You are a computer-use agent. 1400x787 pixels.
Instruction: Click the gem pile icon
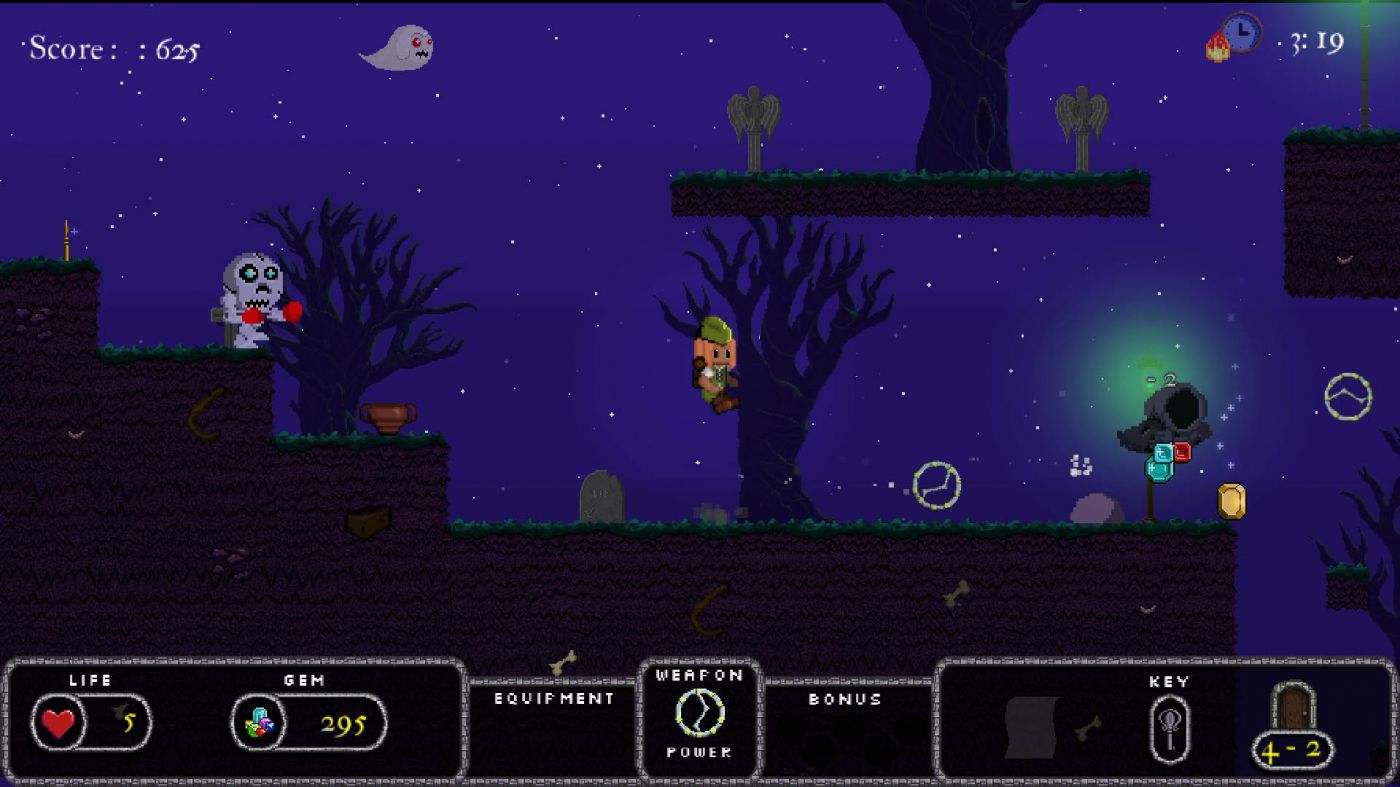point(259,723)
